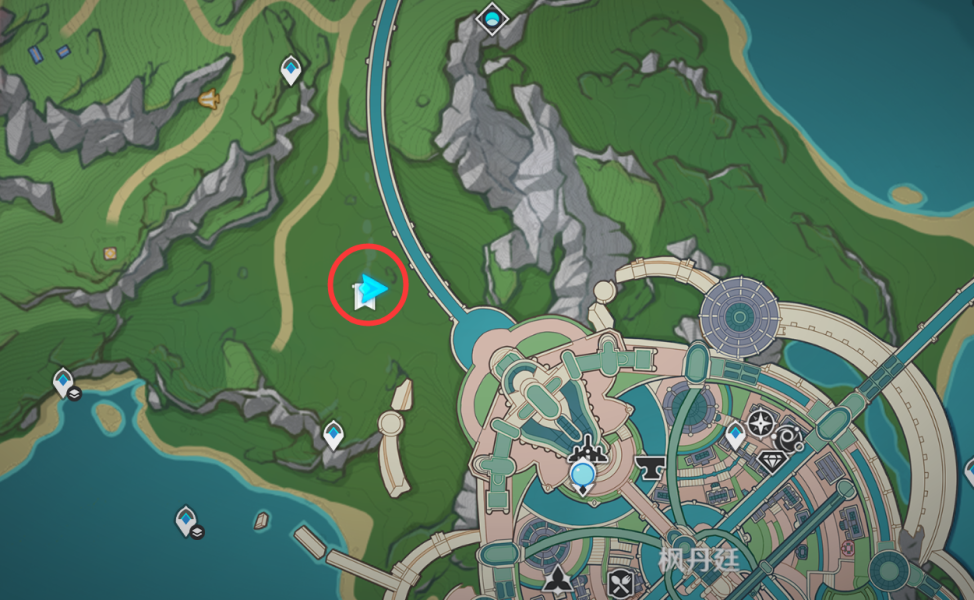Screen dimensions: 974x600
Task: Click the black triple-triangle map icon
Action: pyautogui.click(x=558, y=579)
